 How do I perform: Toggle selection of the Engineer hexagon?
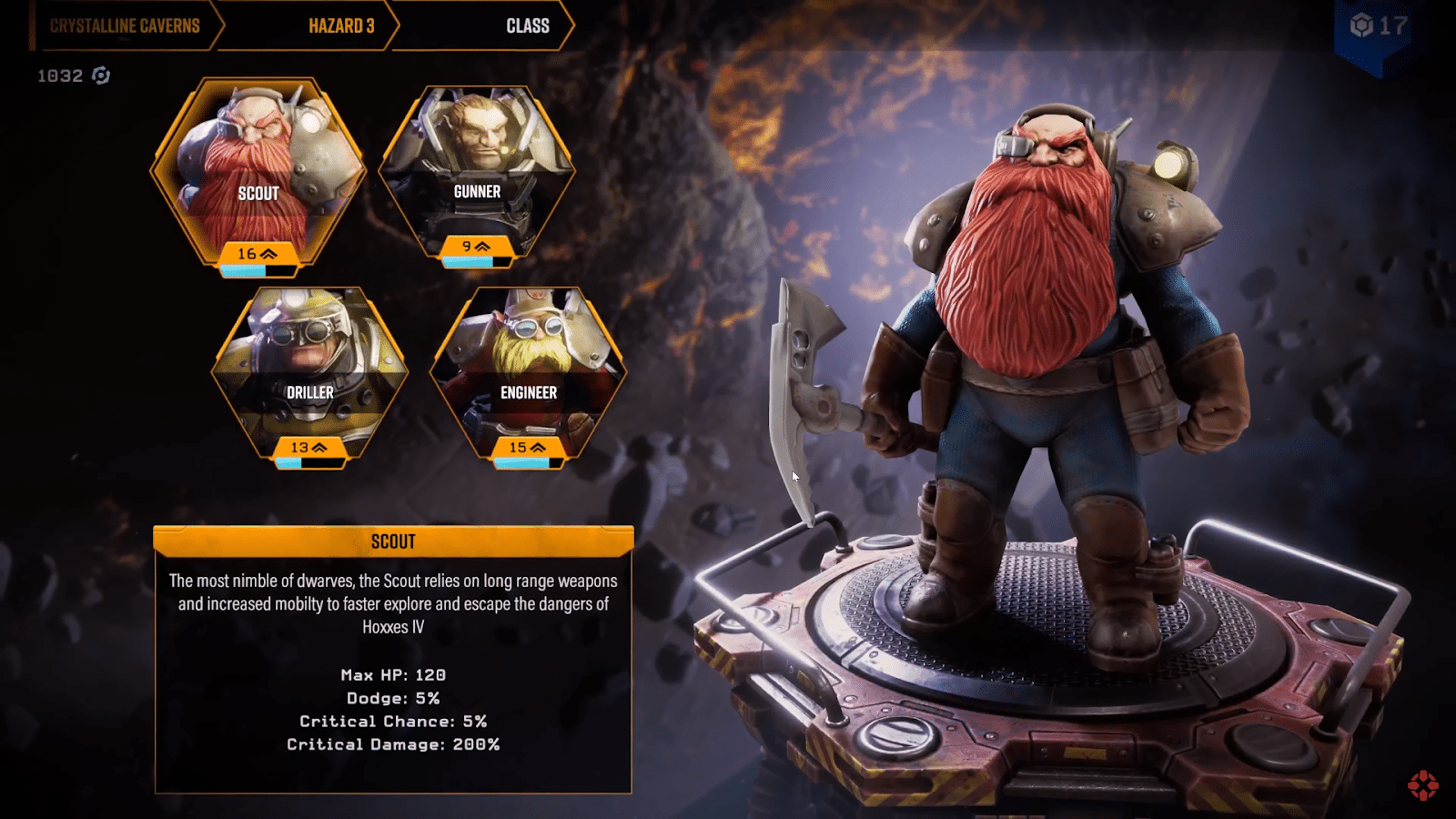tap(531, 364)
